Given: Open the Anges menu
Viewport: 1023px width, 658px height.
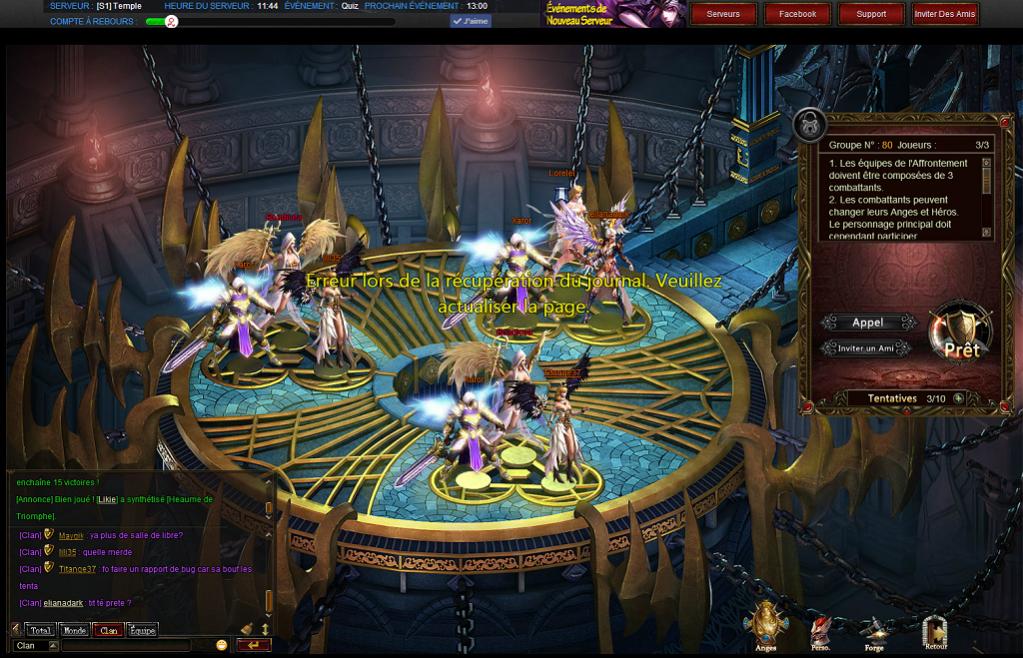Looking at the screenshot, I should [766, 625].
